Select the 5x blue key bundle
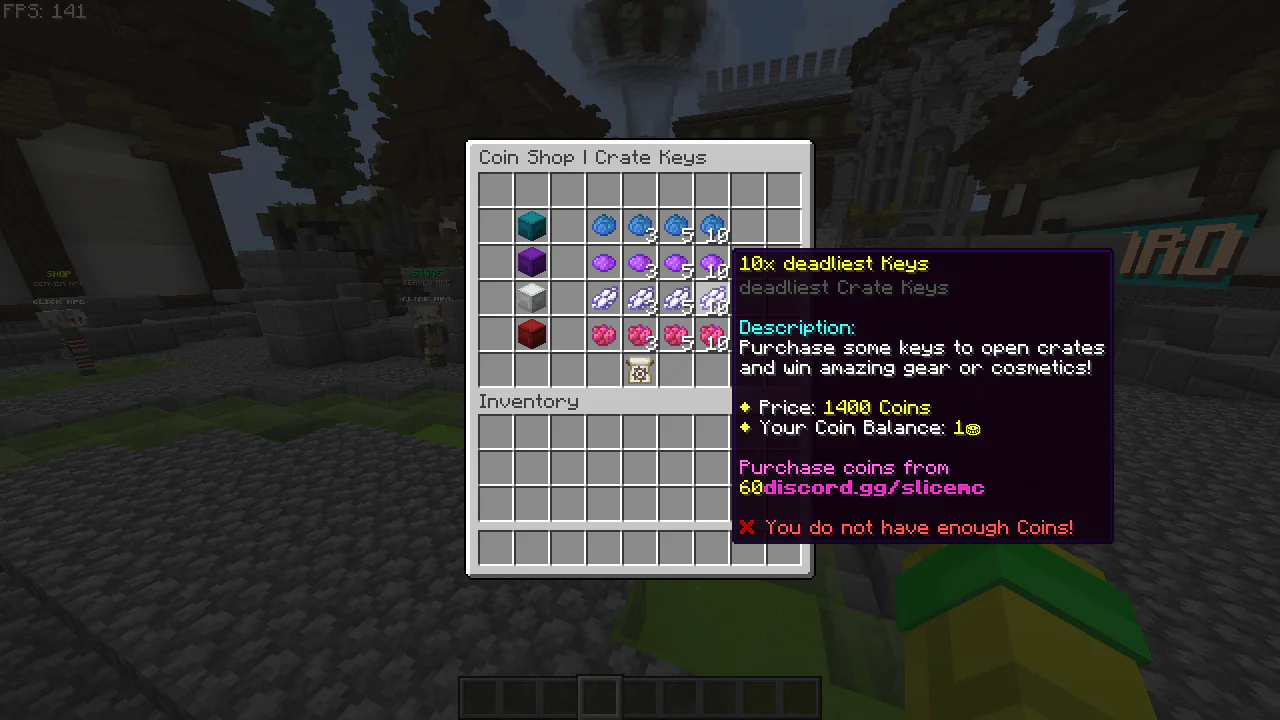 [675, 225]
